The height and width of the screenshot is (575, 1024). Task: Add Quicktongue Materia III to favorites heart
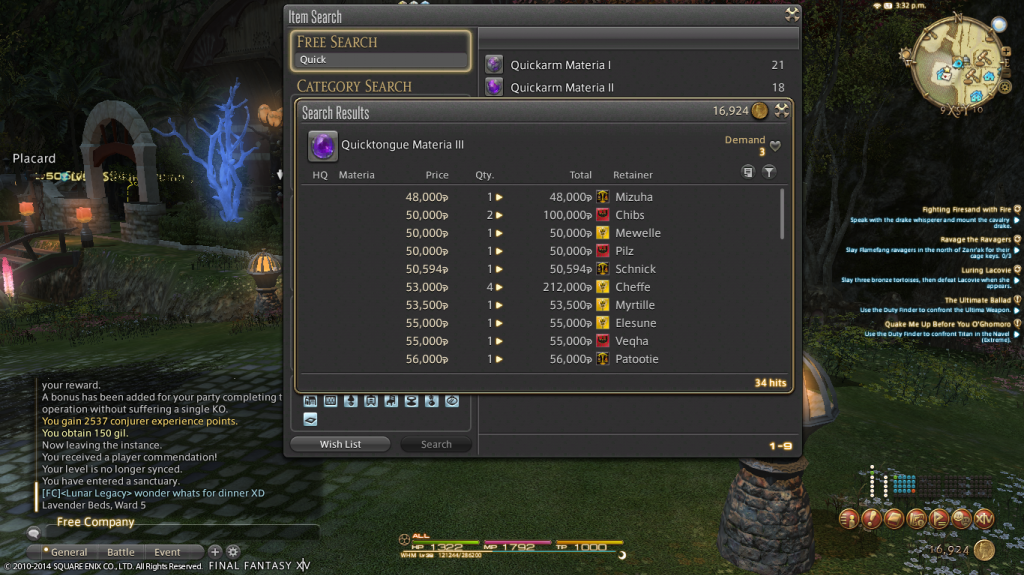pyautogui.click(x=775, y=146)
